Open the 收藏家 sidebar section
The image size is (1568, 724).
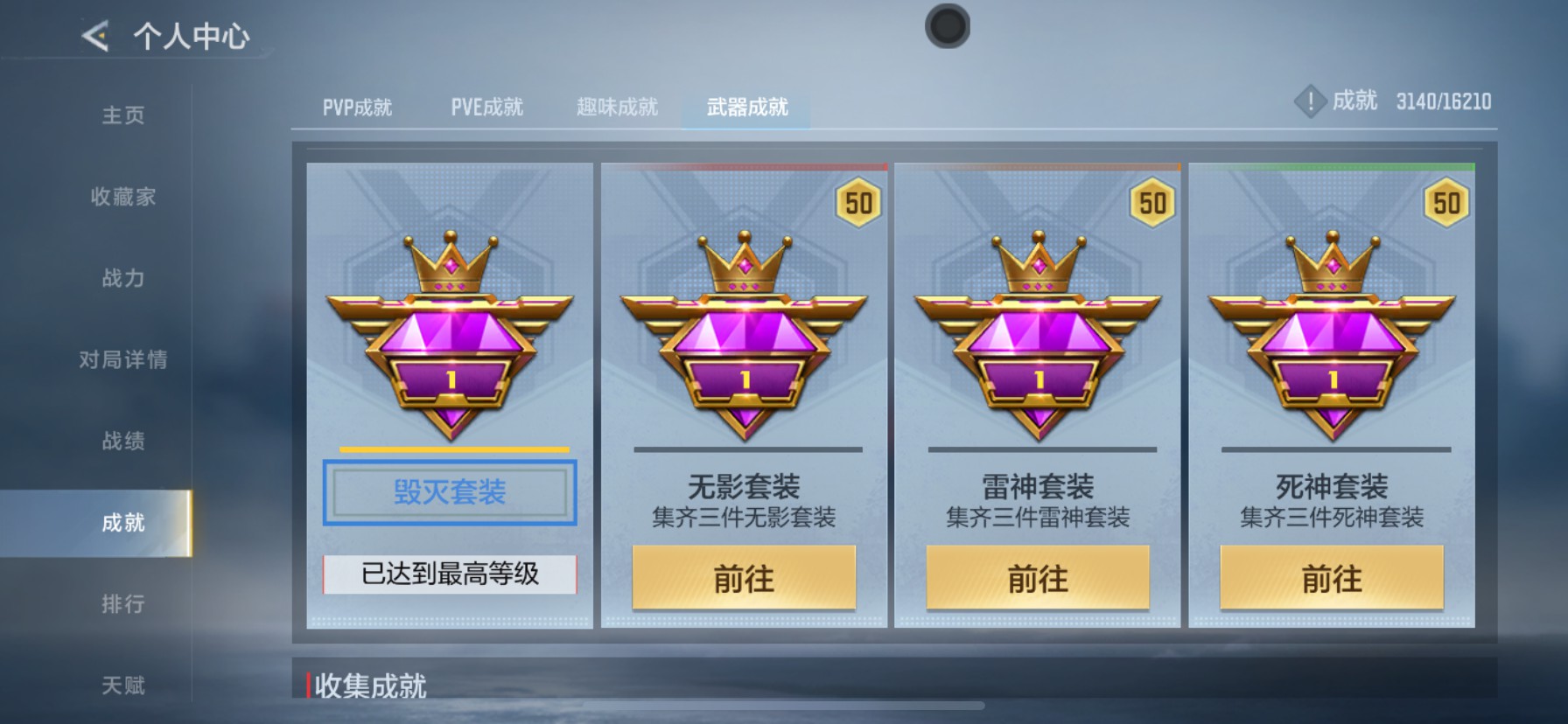tap(122, 198)
